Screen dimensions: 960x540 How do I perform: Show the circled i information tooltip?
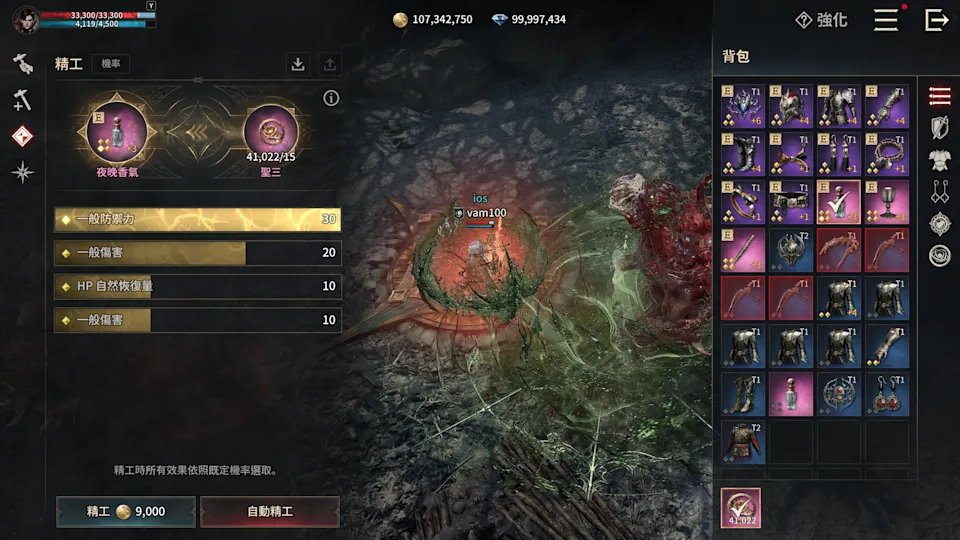(x=331, y=98)
